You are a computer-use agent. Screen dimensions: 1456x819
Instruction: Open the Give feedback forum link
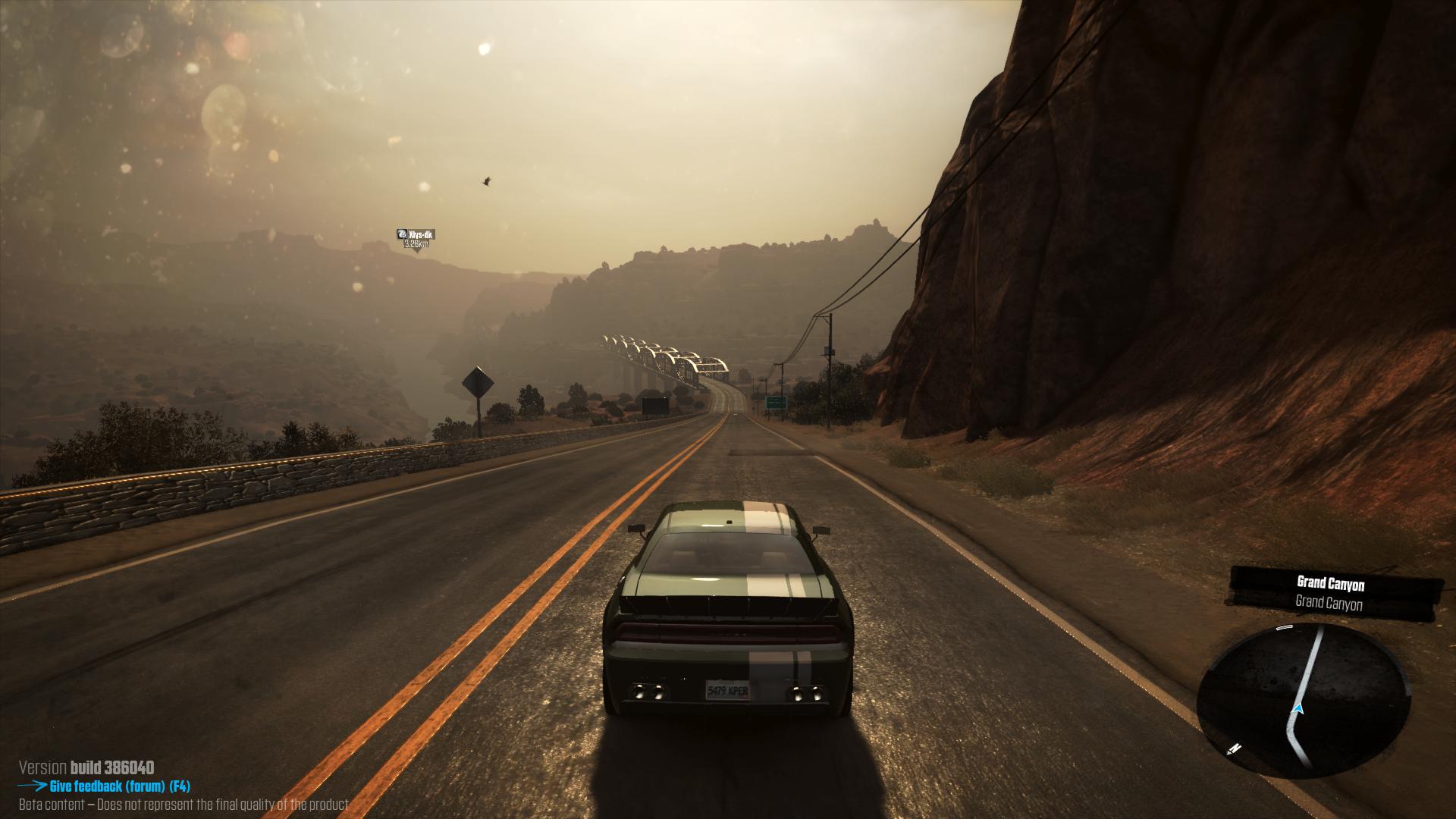(119, 786)
